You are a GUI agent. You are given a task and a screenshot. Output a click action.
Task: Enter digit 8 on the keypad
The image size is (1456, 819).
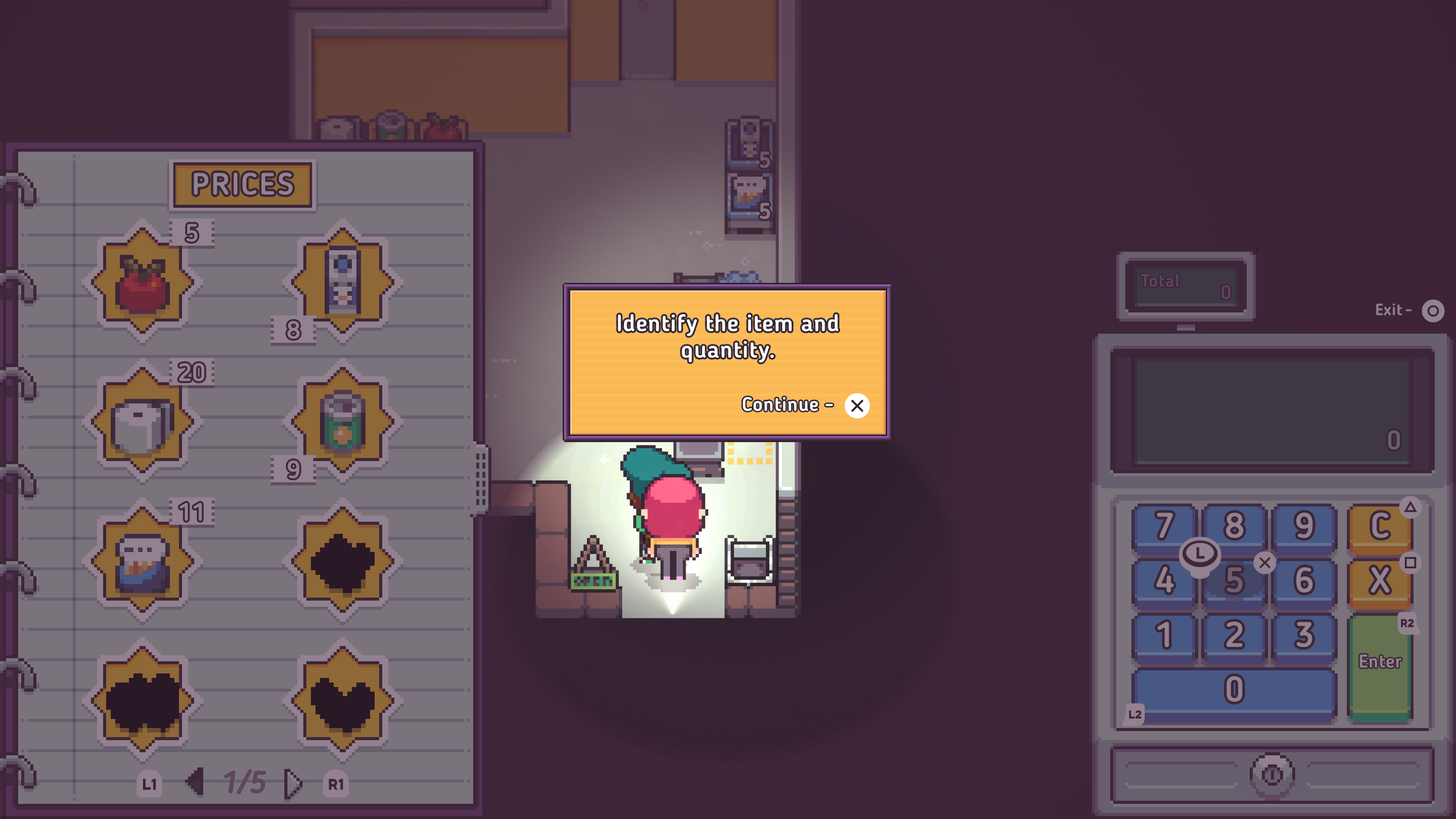coord(1234,526)
